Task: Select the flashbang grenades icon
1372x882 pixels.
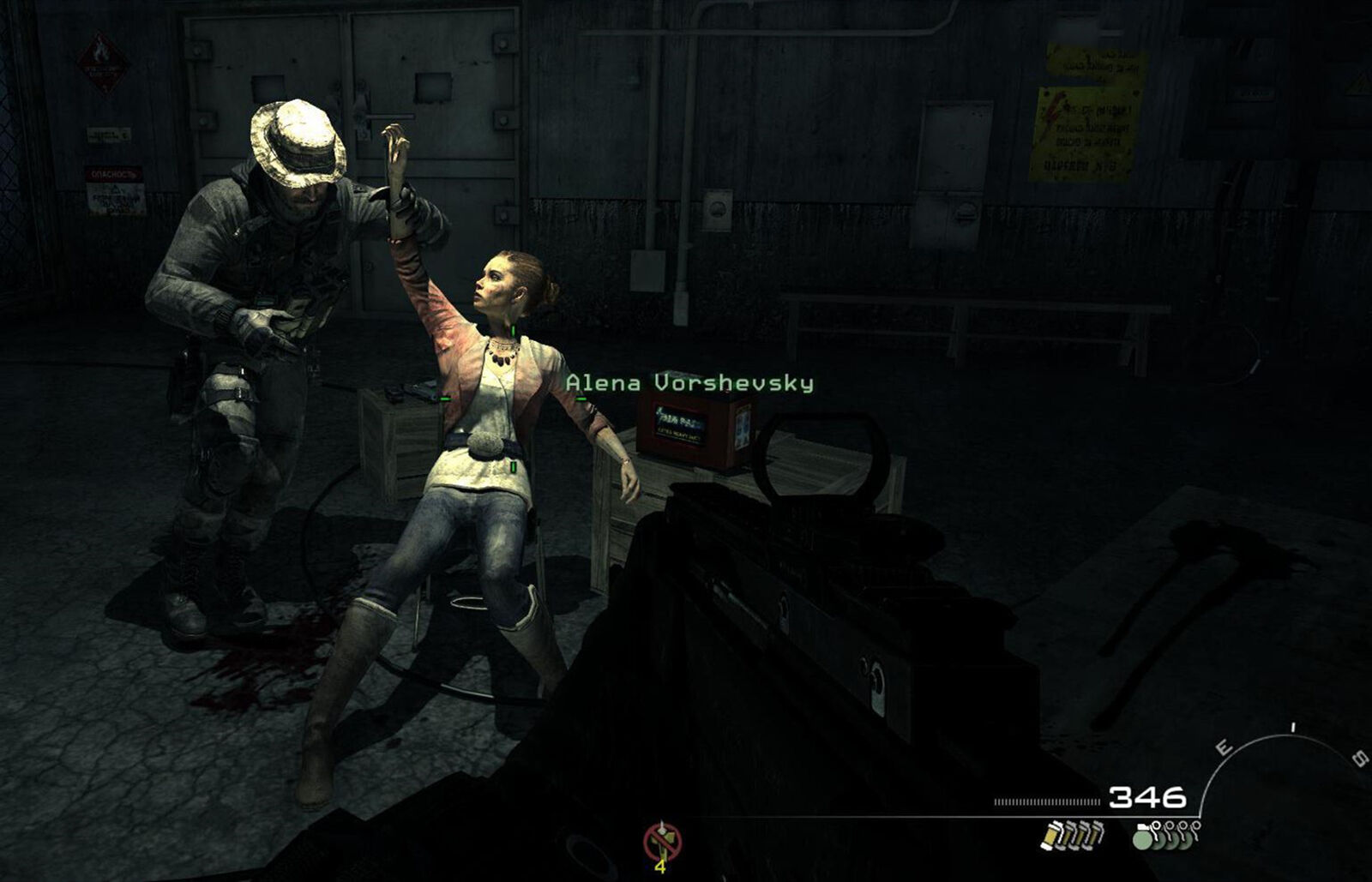Action: (1072, 834)
